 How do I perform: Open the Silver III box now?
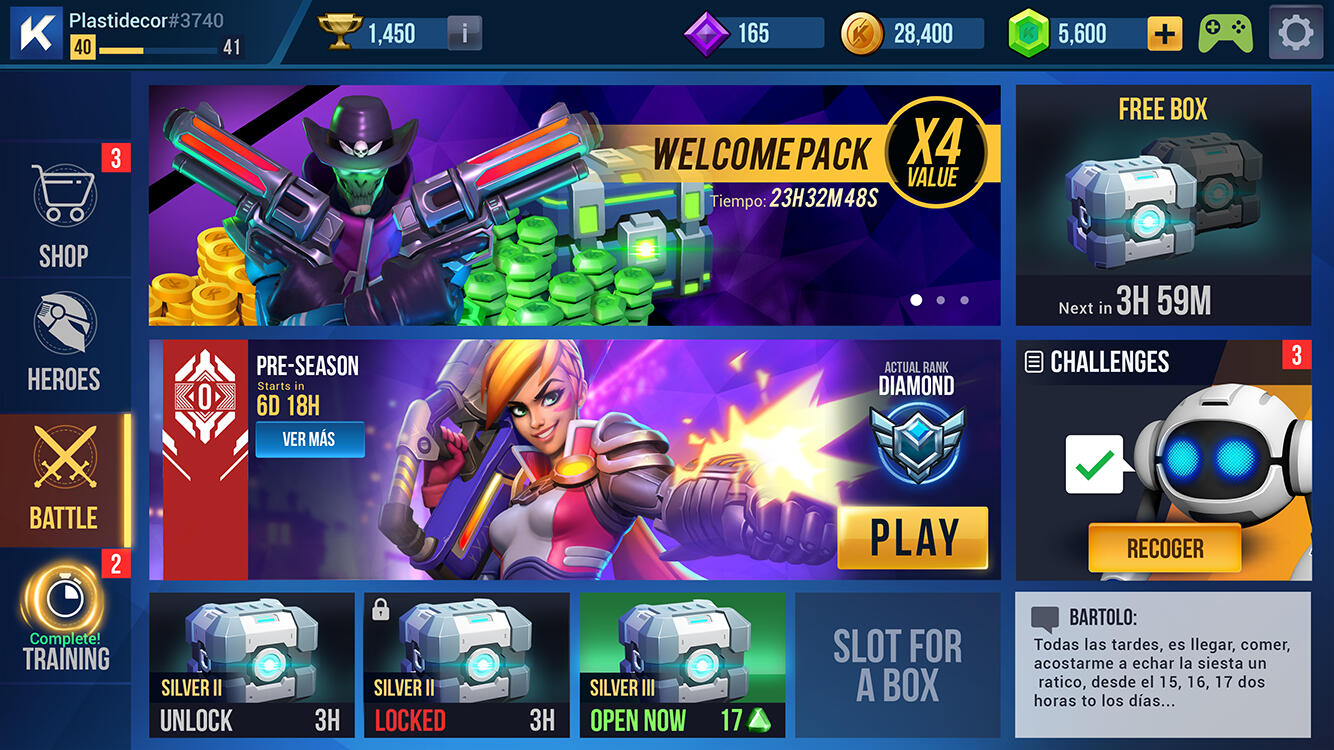[682, 665]
